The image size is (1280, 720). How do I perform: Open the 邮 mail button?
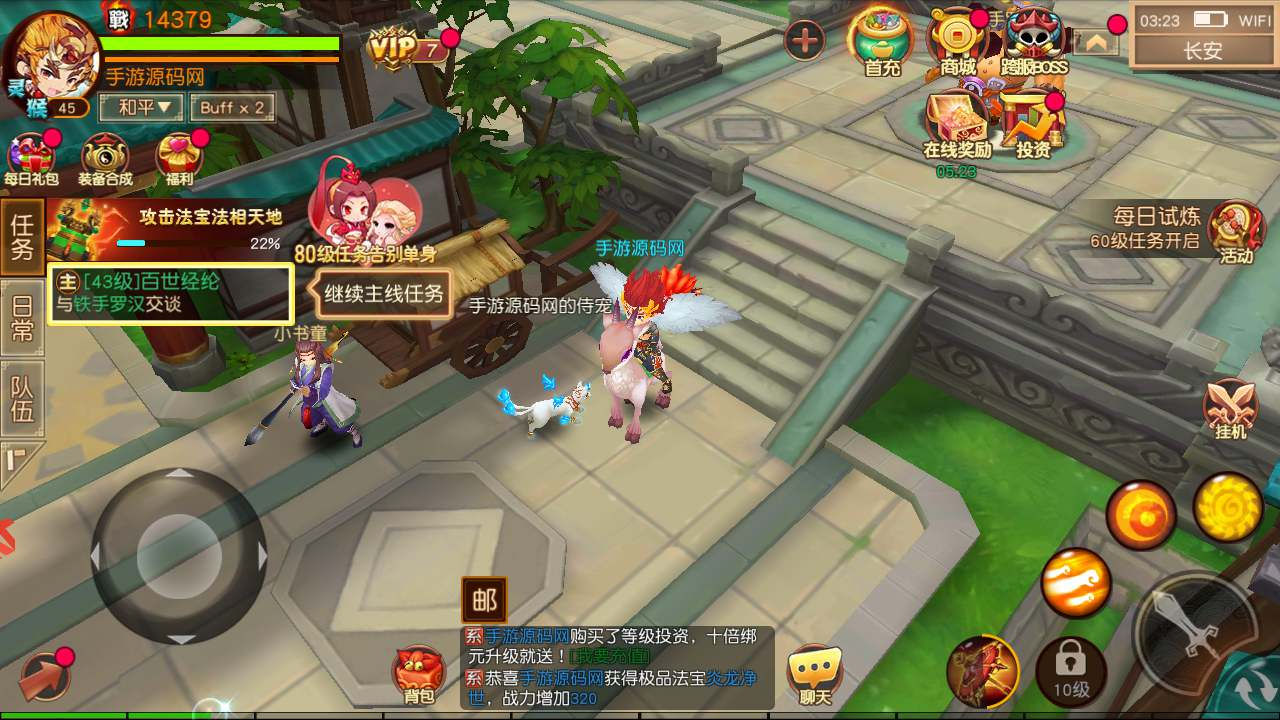484,600
